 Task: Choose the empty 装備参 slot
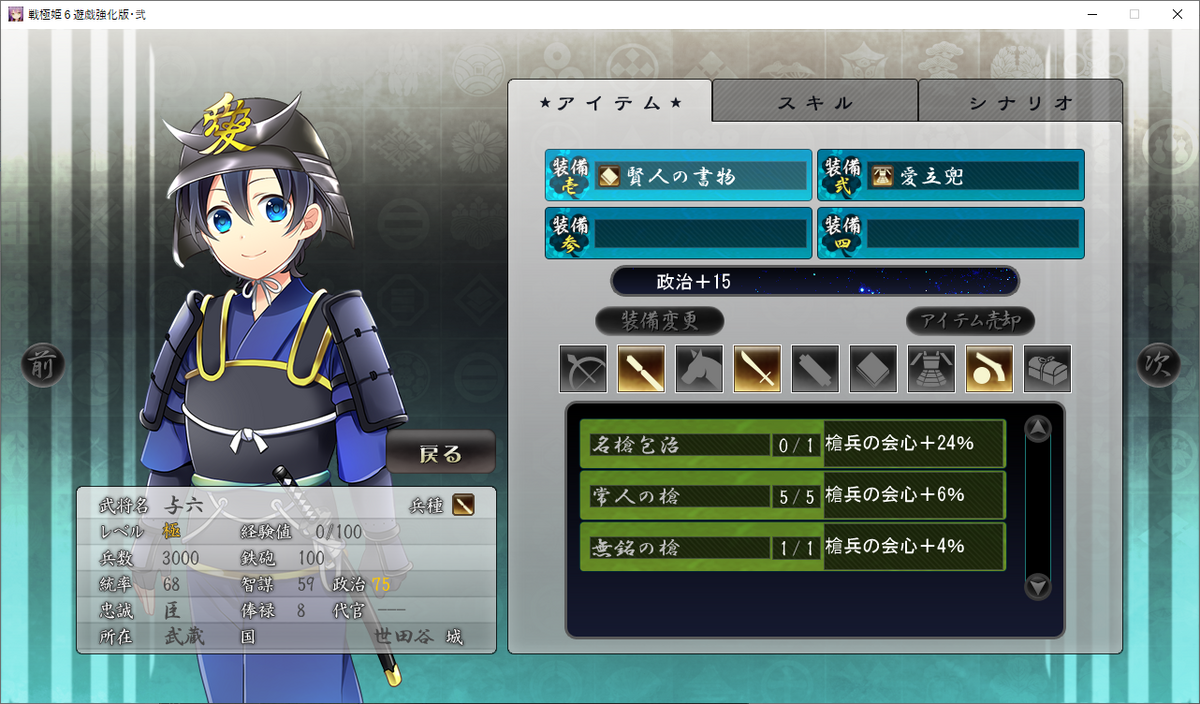(678, 233)
